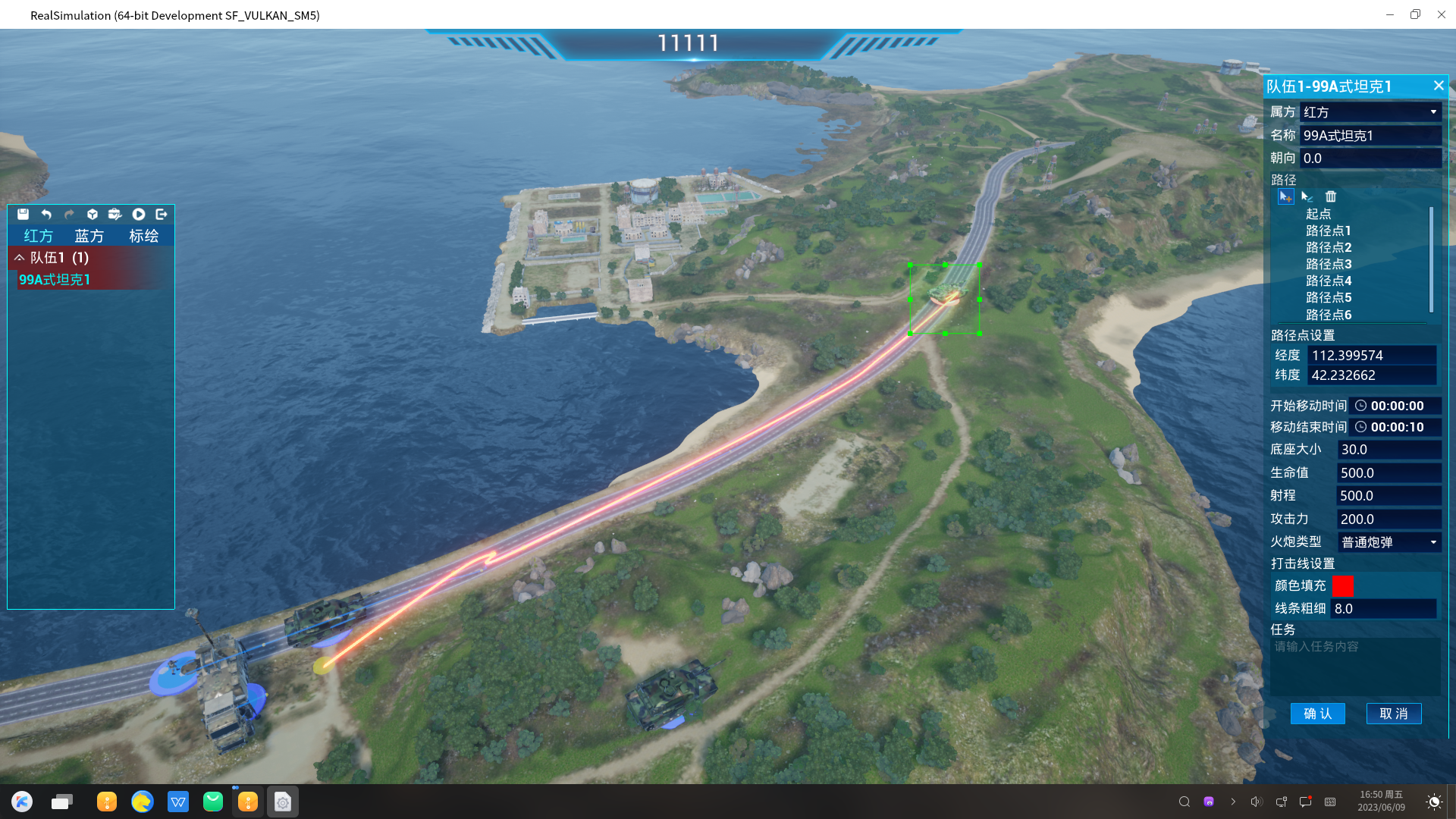The image size is (1456, 819).
Task: Click the 名称 name input field
Action: pyautogui.click(x=1370, y=136)
